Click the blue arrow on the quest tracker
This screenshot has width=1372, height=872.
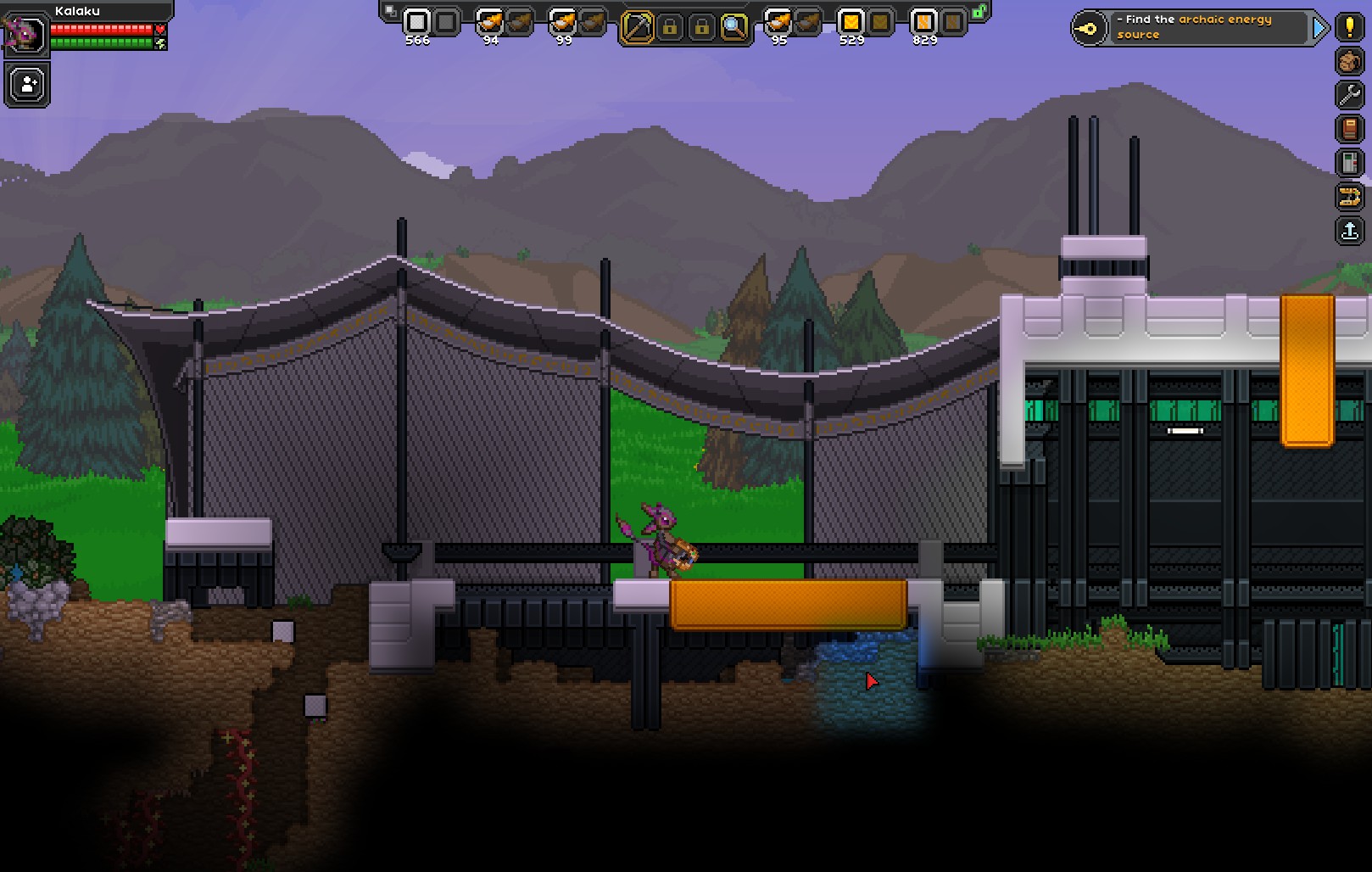tap(1319, 28)
